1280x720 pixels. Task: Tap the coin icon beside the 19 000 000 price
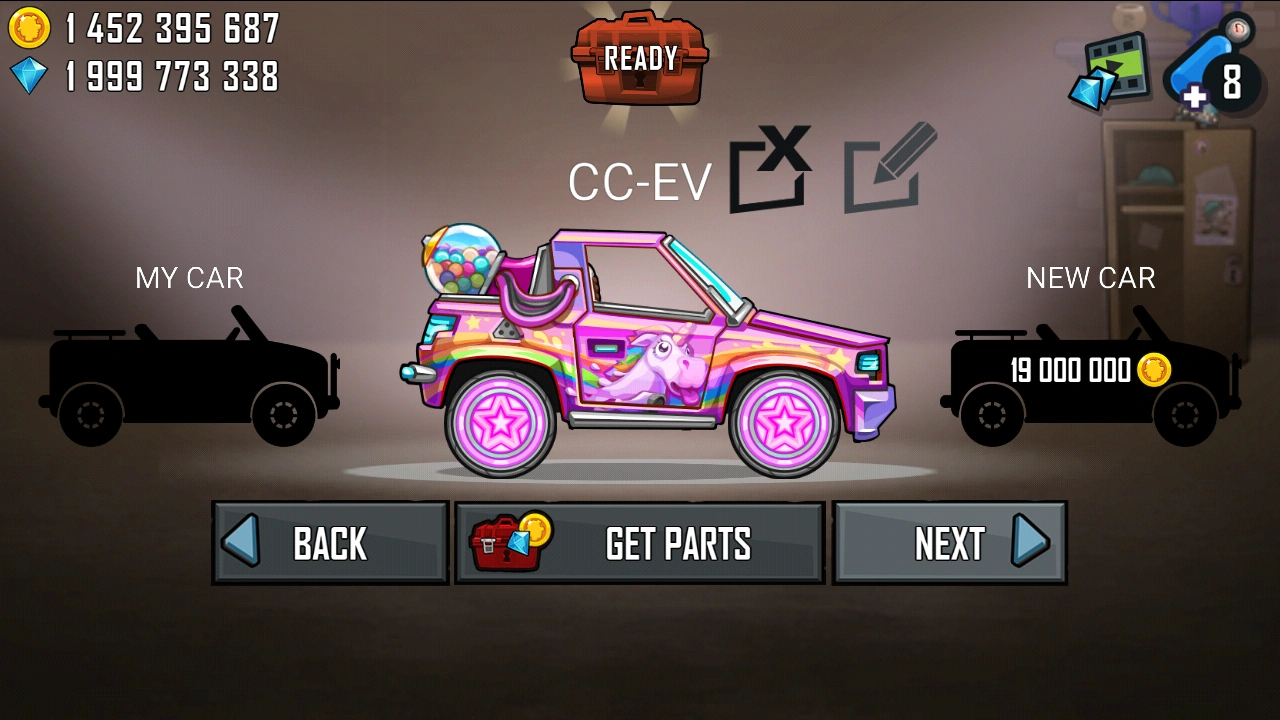click(1152, 370)
